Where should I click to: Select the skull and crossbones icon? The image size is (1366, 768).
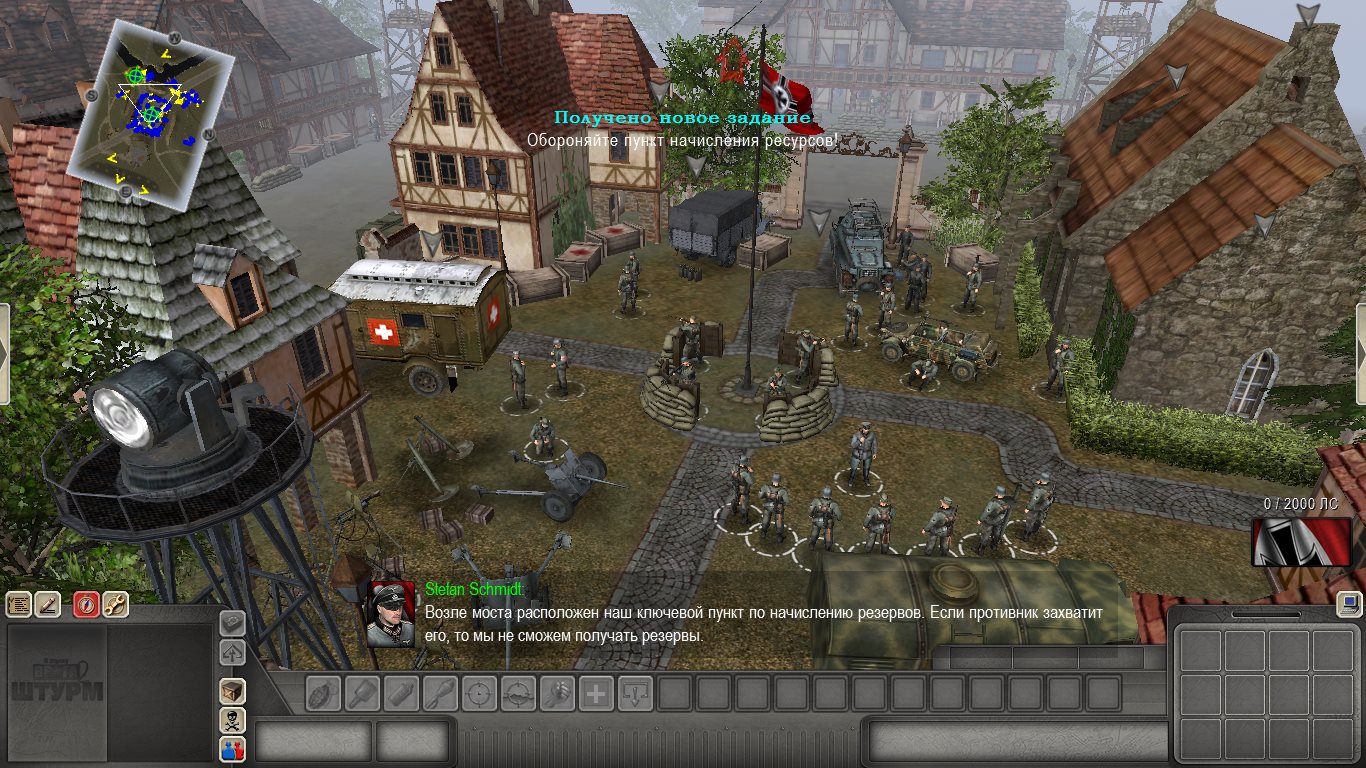(232, 720)
